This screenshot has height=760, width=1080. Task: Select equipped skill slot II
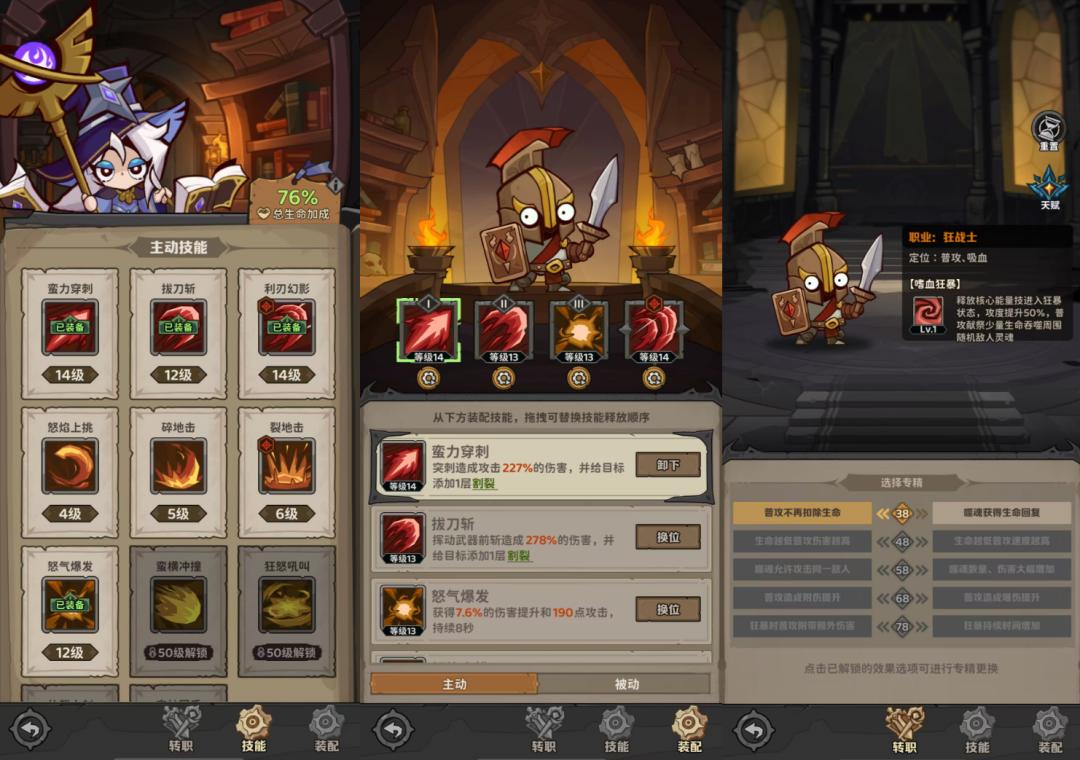click(x=501, y=330)
